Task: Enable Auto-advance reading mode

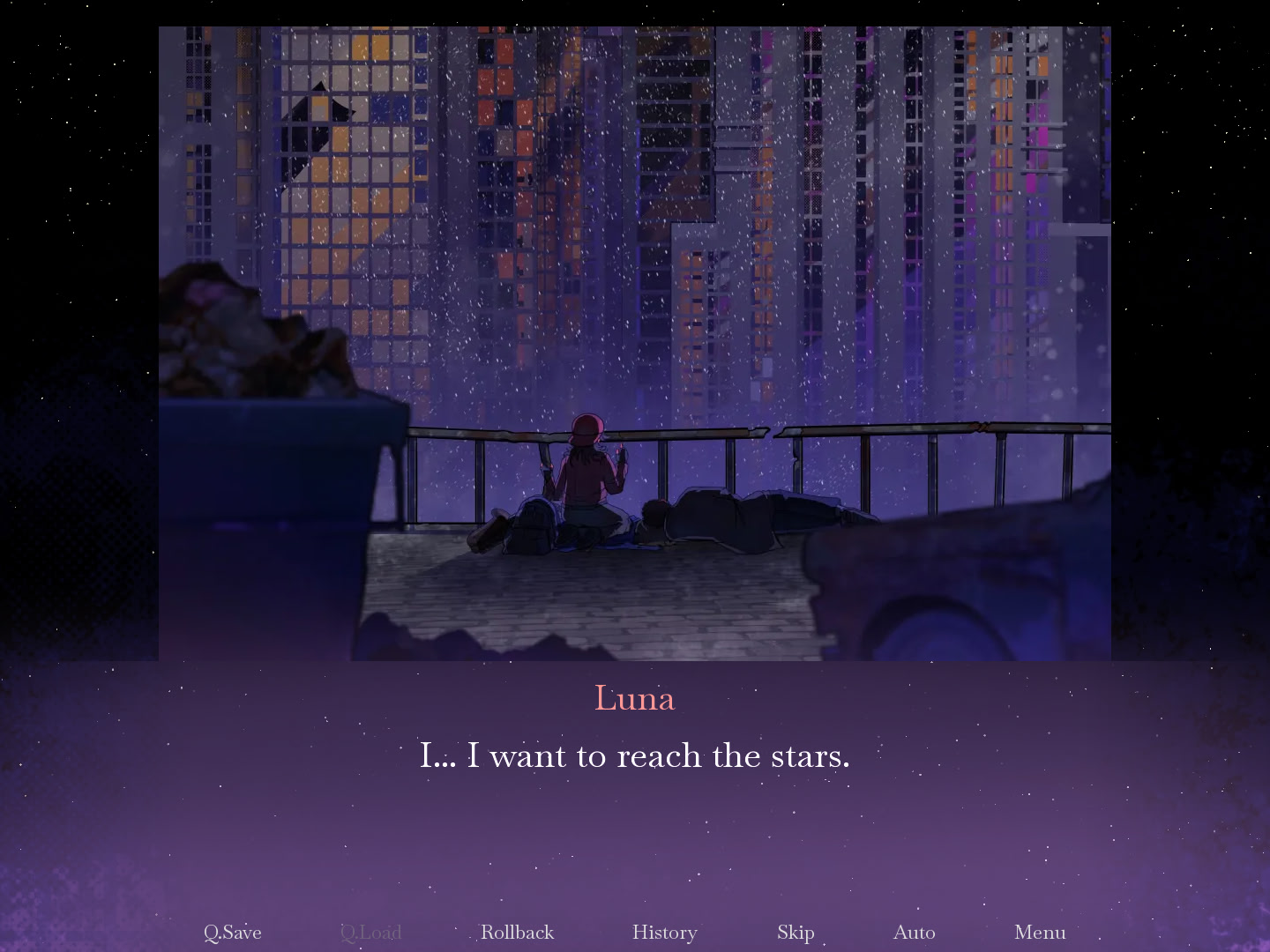Action: pos(914,932)
